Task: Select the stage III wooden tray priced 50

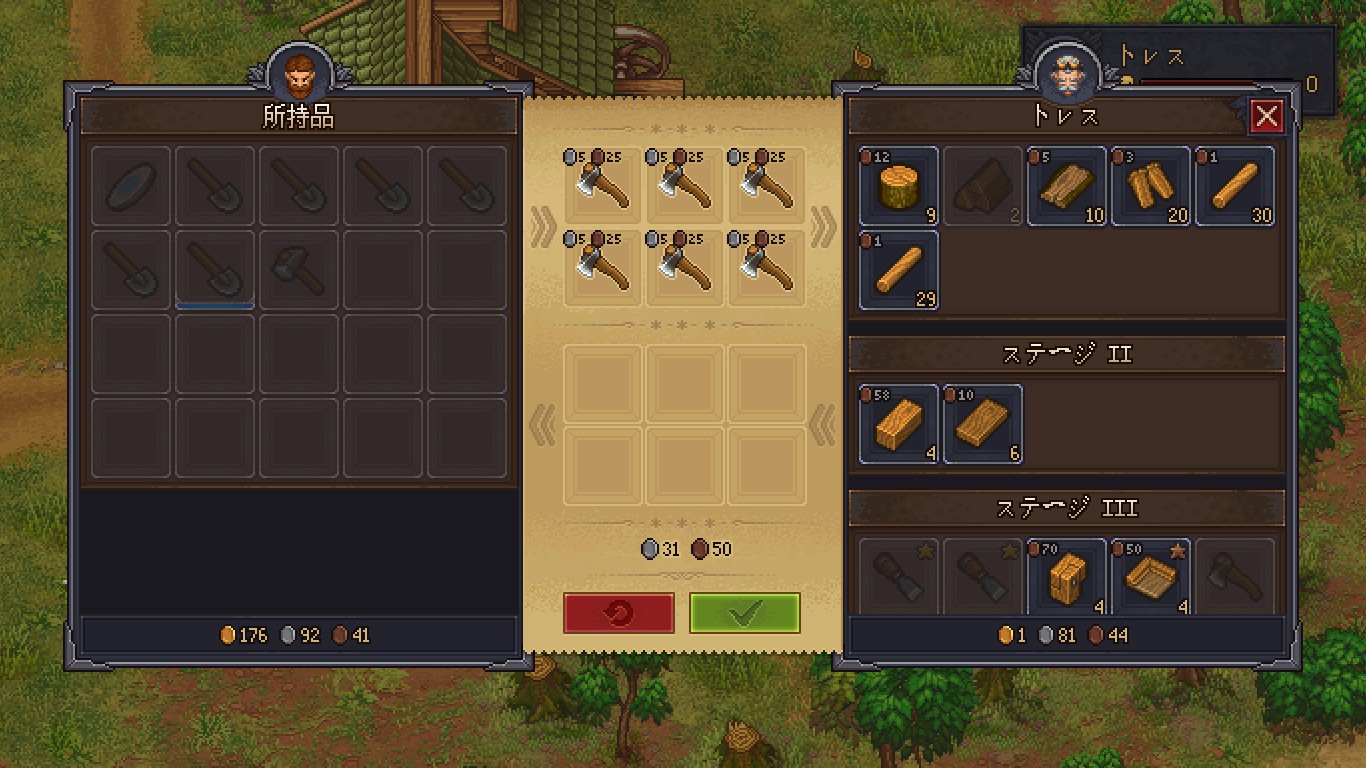Action: (1151, 577)
